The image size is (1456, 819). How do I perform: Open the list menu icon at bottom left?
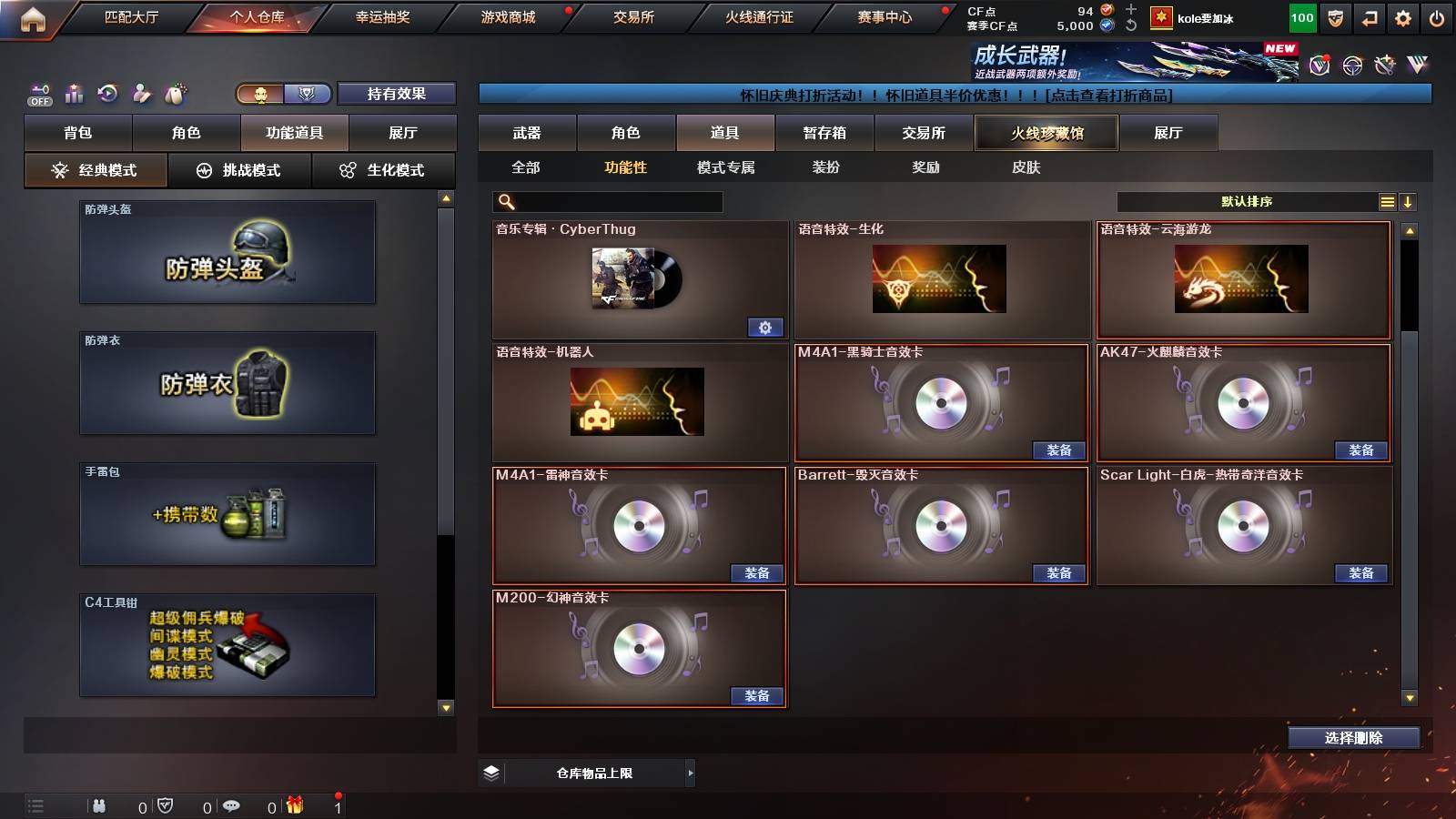[35, 806]
